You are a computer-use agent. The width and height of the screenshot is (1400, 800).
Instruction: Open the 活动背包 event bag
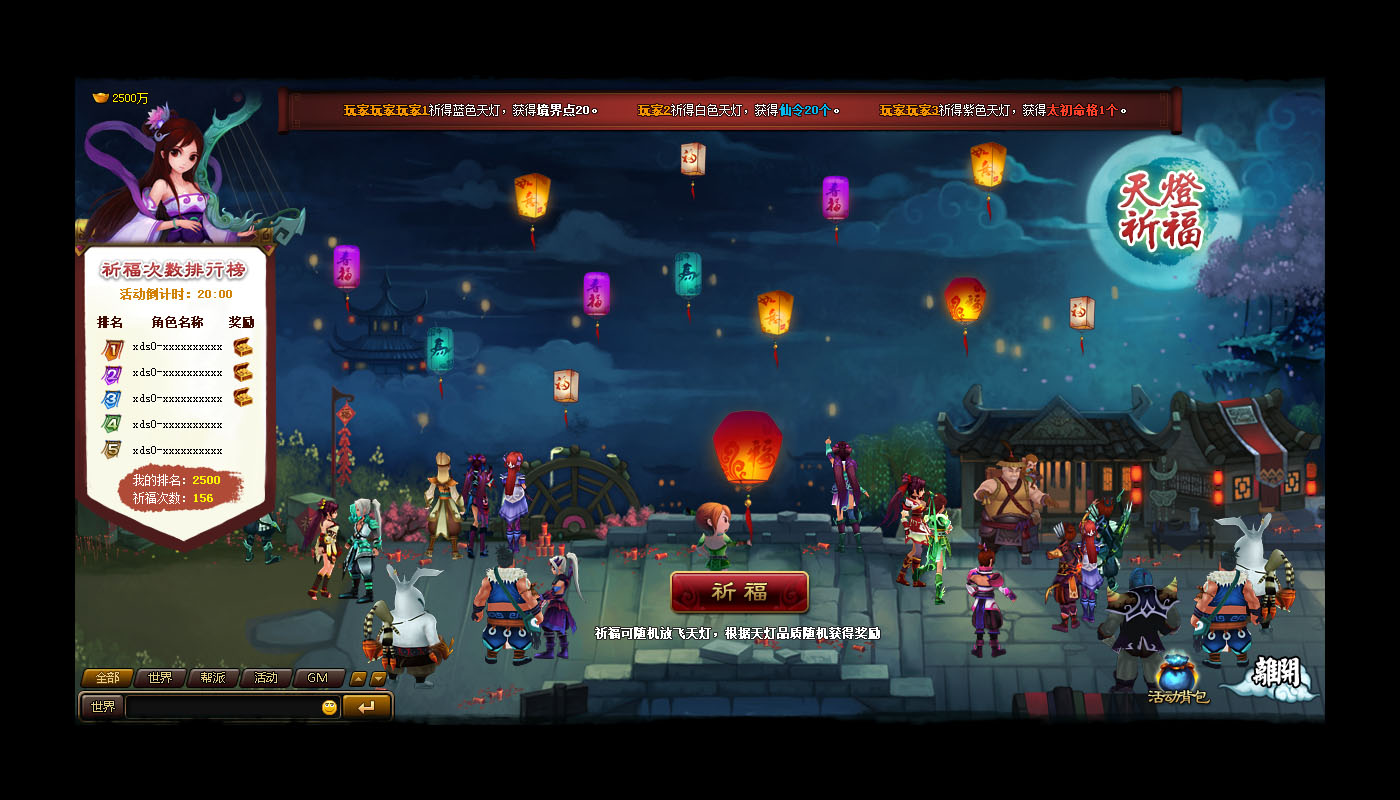[x=1178, y=677]
